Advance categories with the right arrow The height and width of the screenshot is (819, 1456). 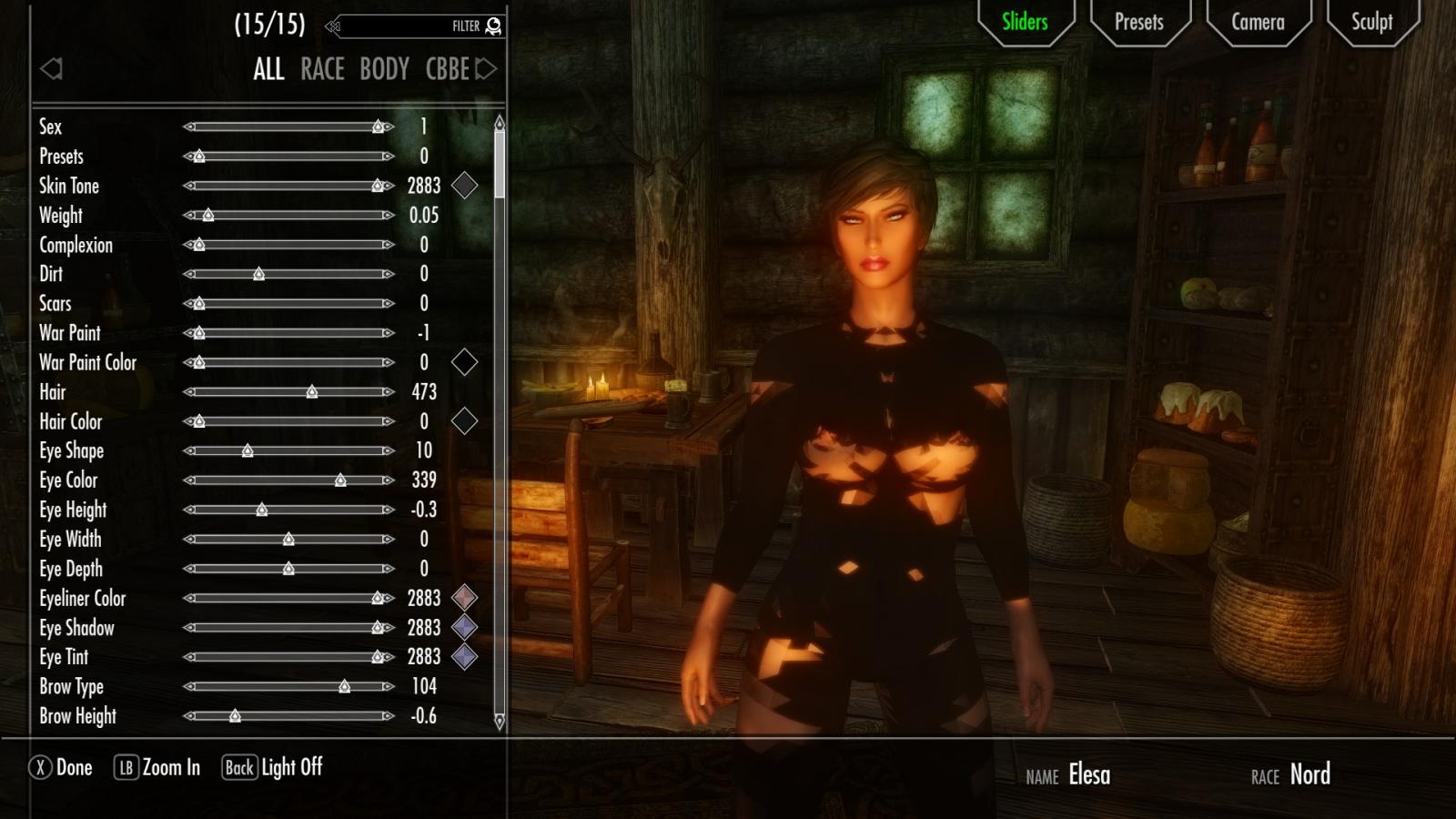coord(487,69)
